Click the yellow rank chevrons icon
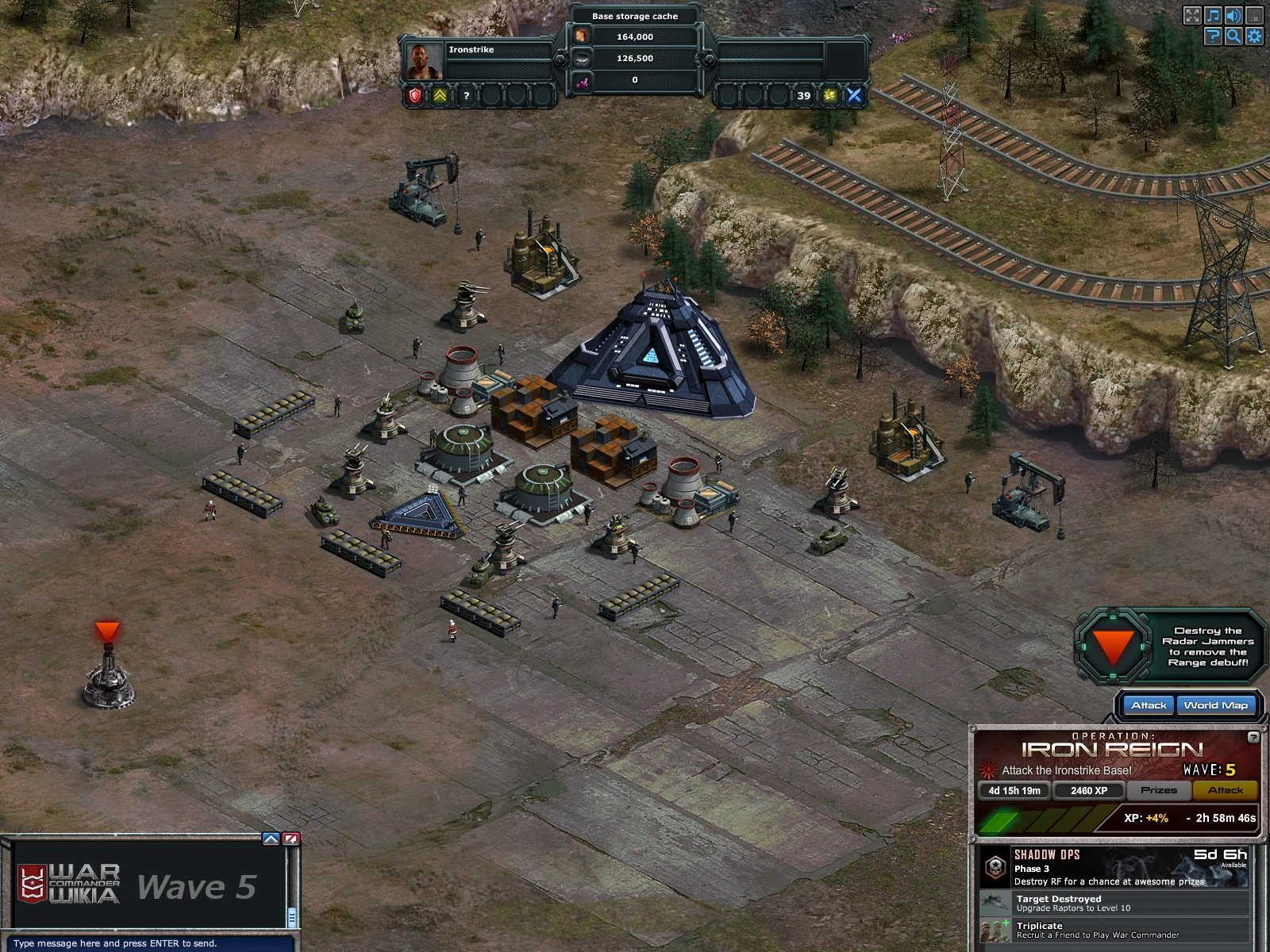 [x=441, y=96]
